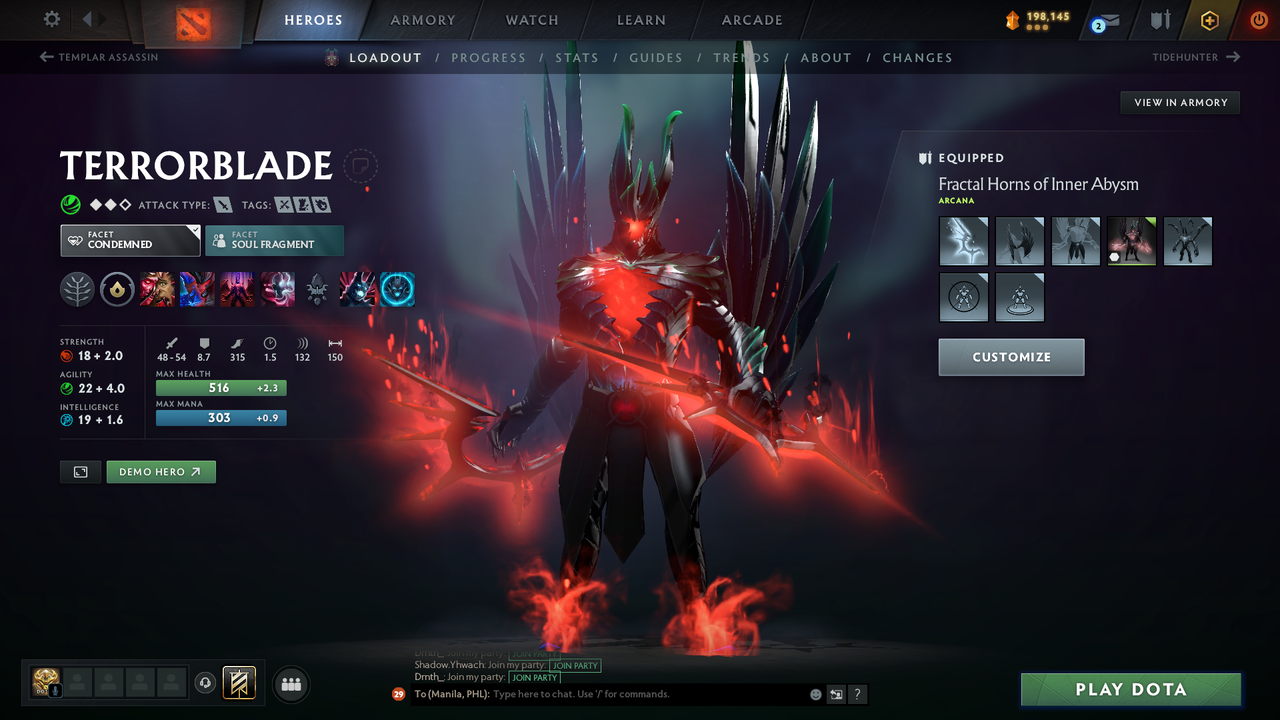Screen dimensions: 1280x720
Task: Select the Condemned facet
Action: click(x=129, y=240)
